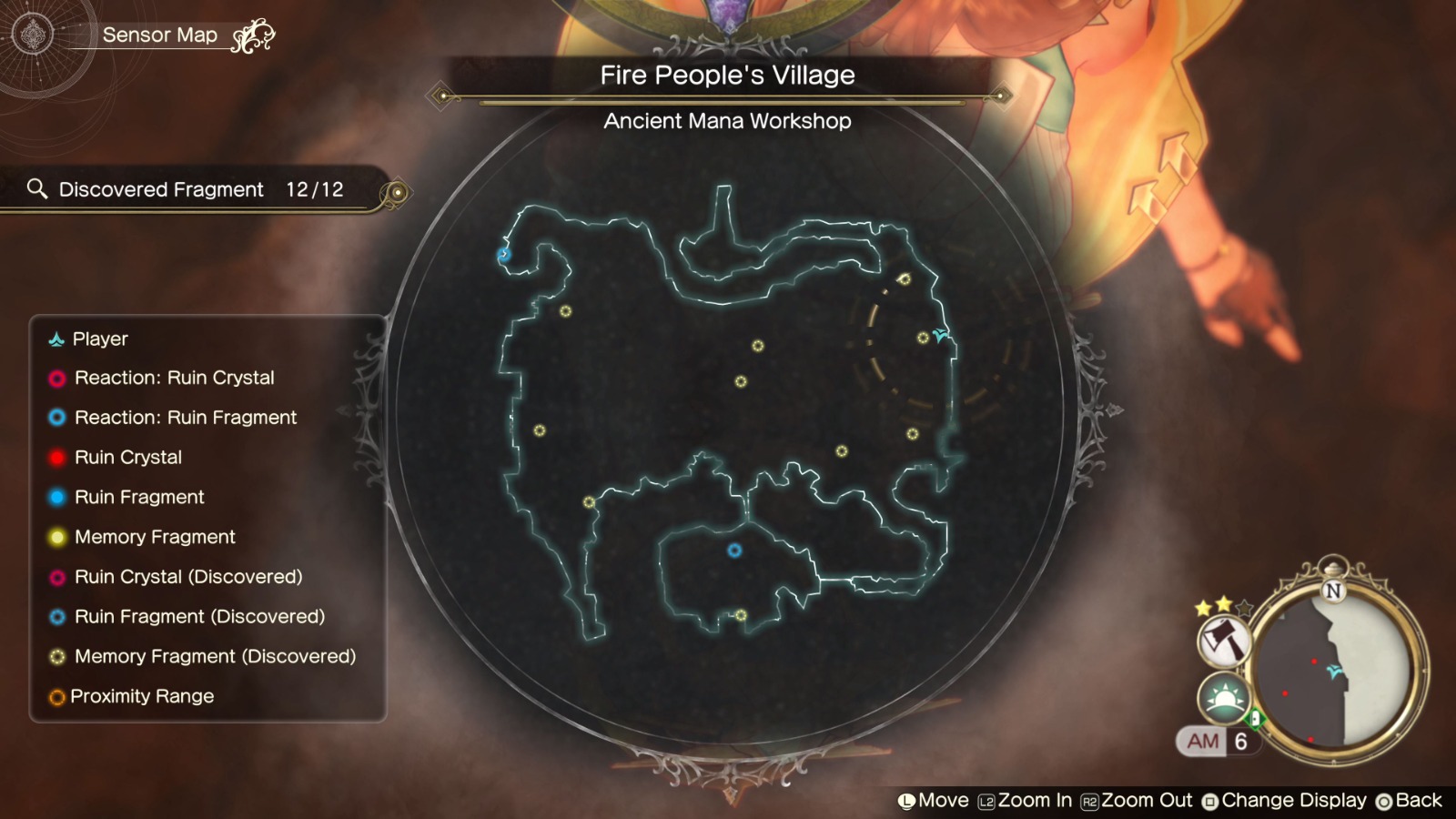Select the Sensor Map header label
This screenshot has height=819, width=1456.
162,35
